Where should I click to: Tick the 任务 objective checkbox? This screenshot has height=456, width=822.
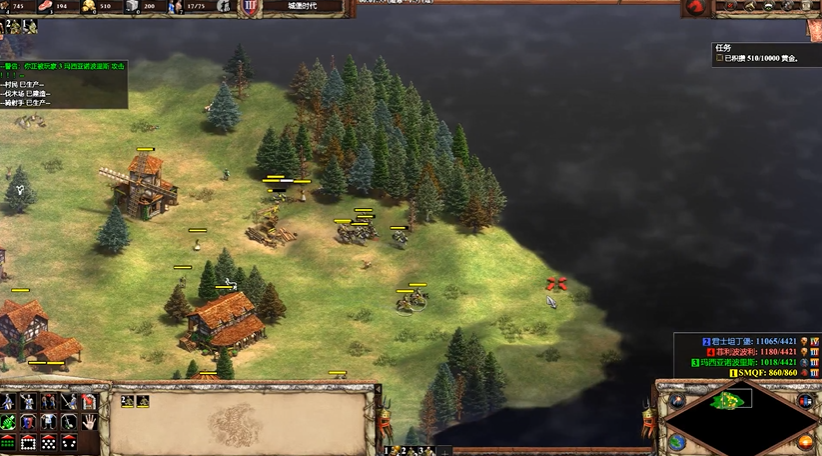[719, 59]
